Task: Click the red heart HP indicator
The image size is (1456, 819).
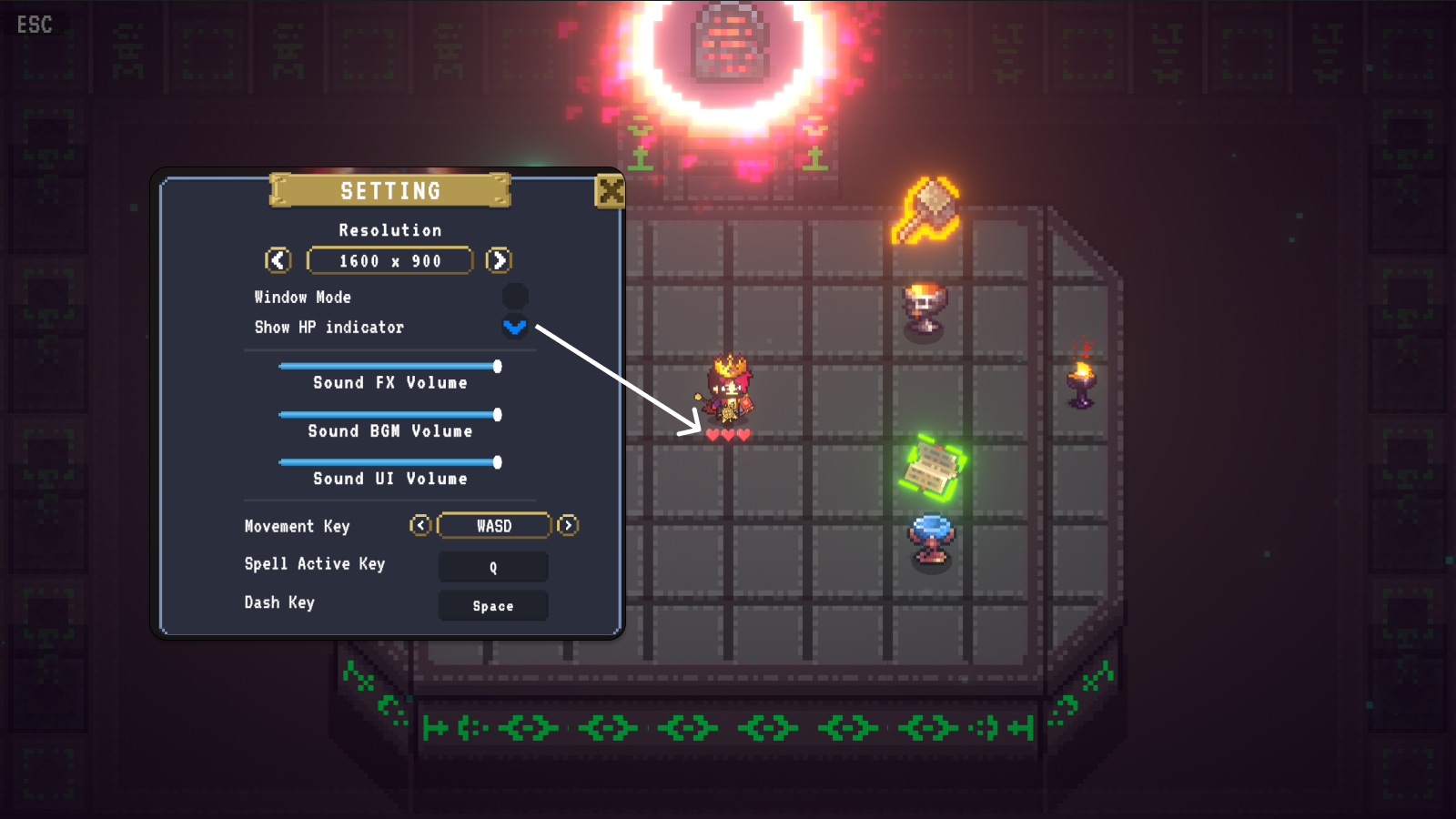Action: coord(727,435)
